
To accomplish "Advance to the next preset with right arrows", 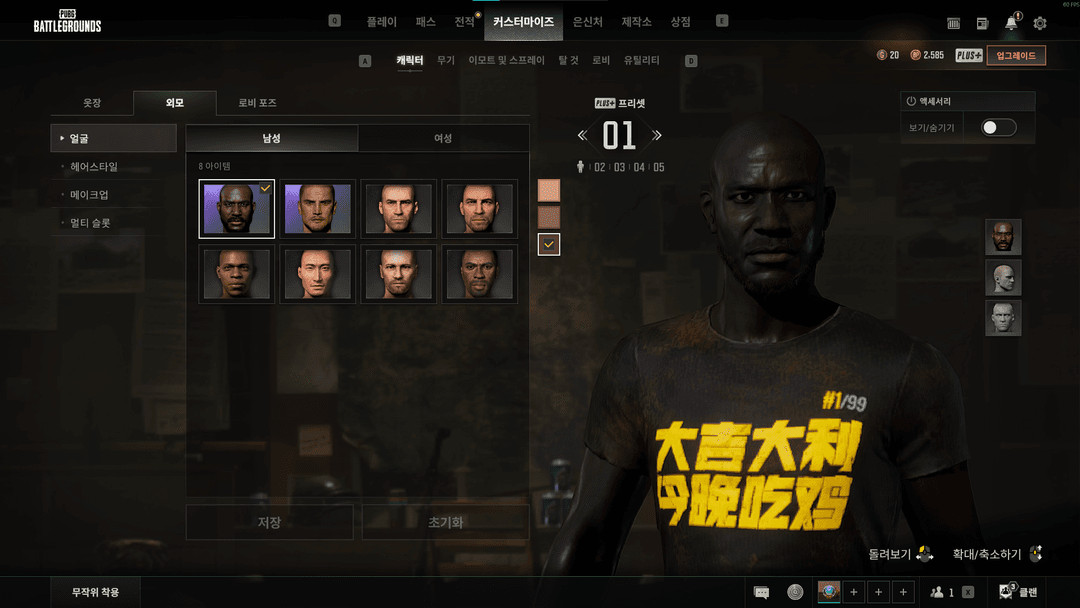I will click(657, 135).
